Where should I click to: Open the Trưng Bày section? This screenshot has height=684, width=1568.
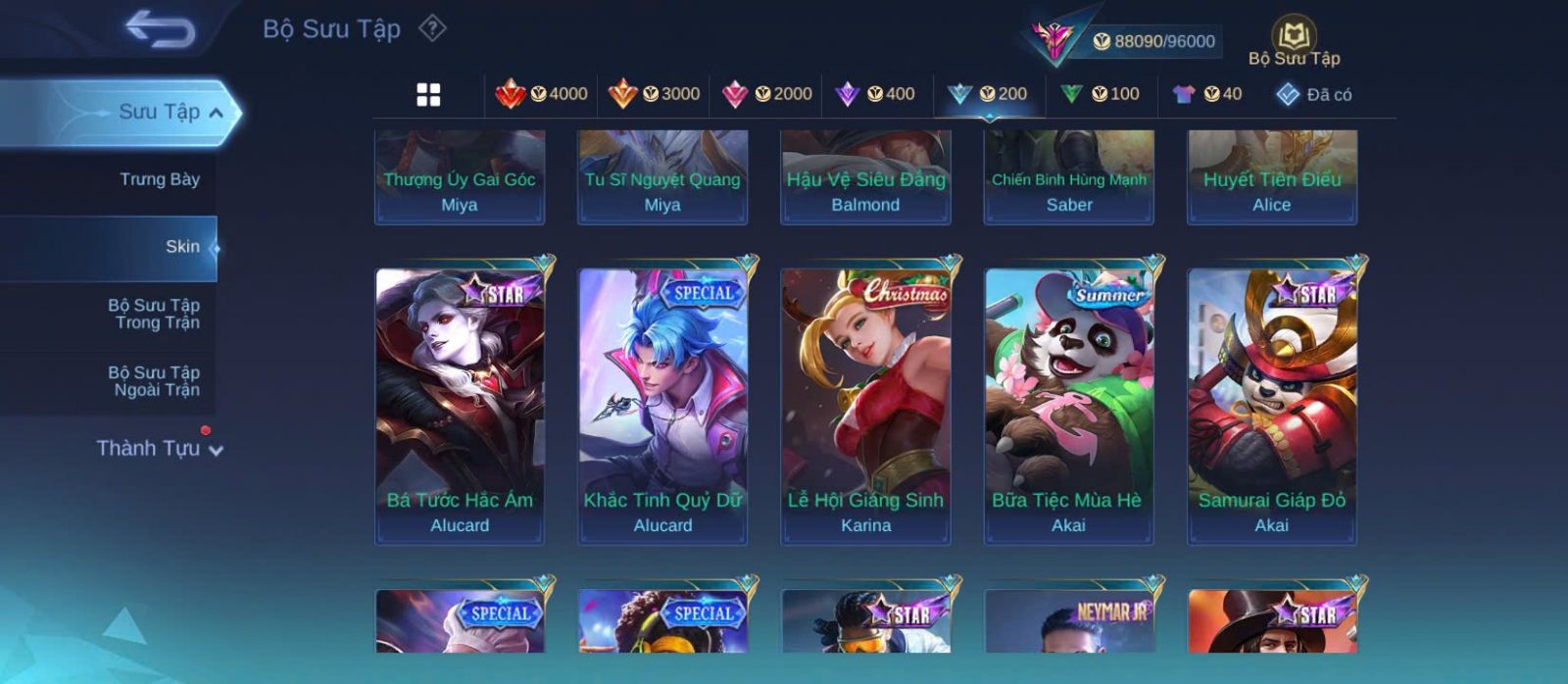click(x=159, y=179)
